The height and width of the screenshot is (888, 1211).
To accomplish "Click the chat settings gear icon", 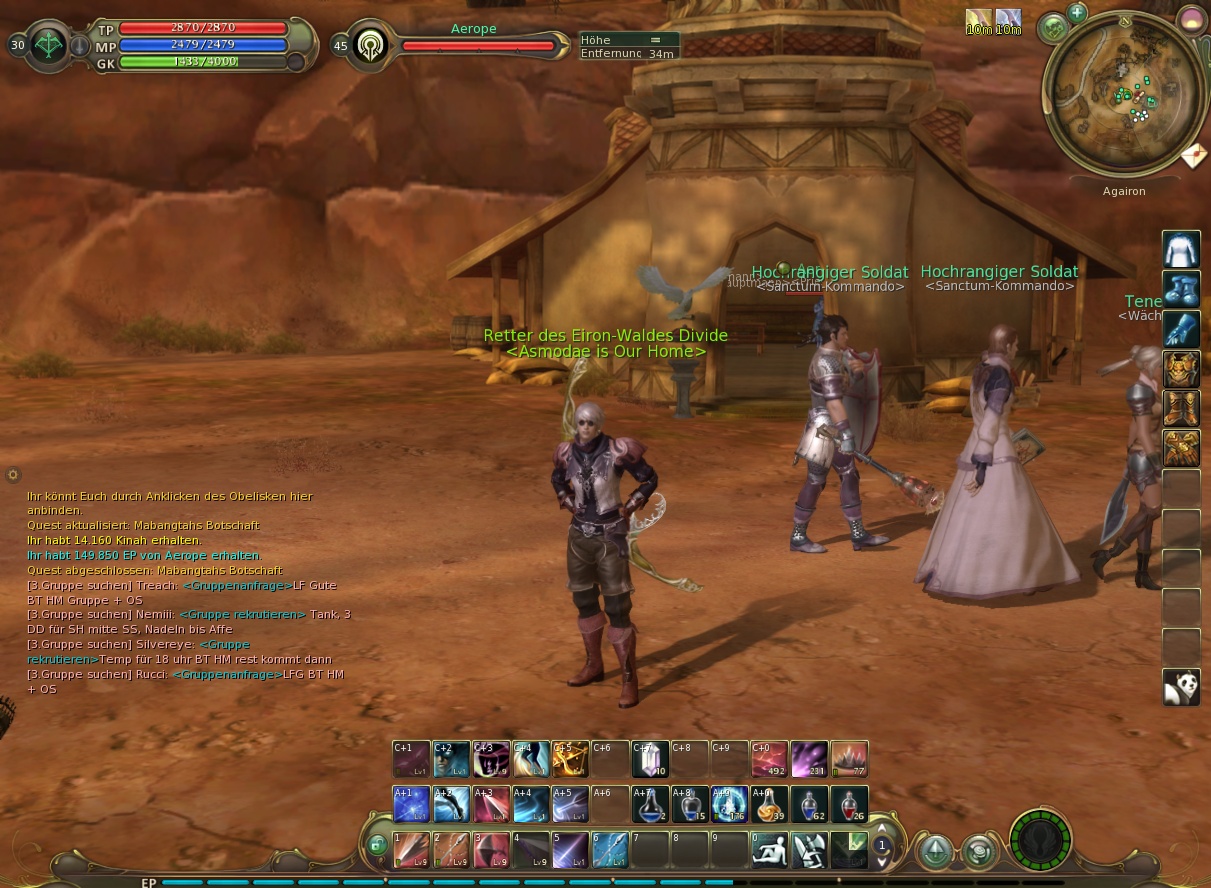I will click(13, 475).
